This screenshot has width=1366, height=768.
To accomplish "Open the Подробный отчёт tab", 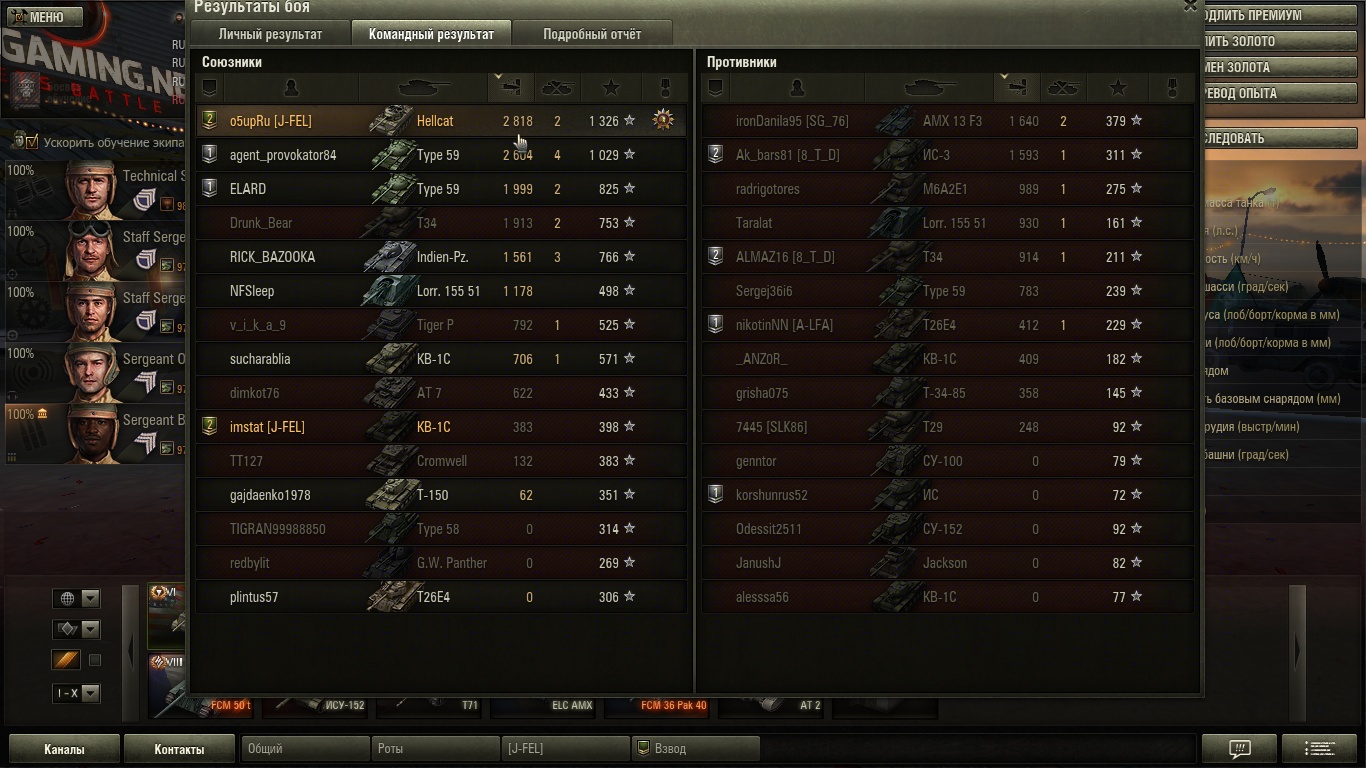I will click(x=592, y=34).
